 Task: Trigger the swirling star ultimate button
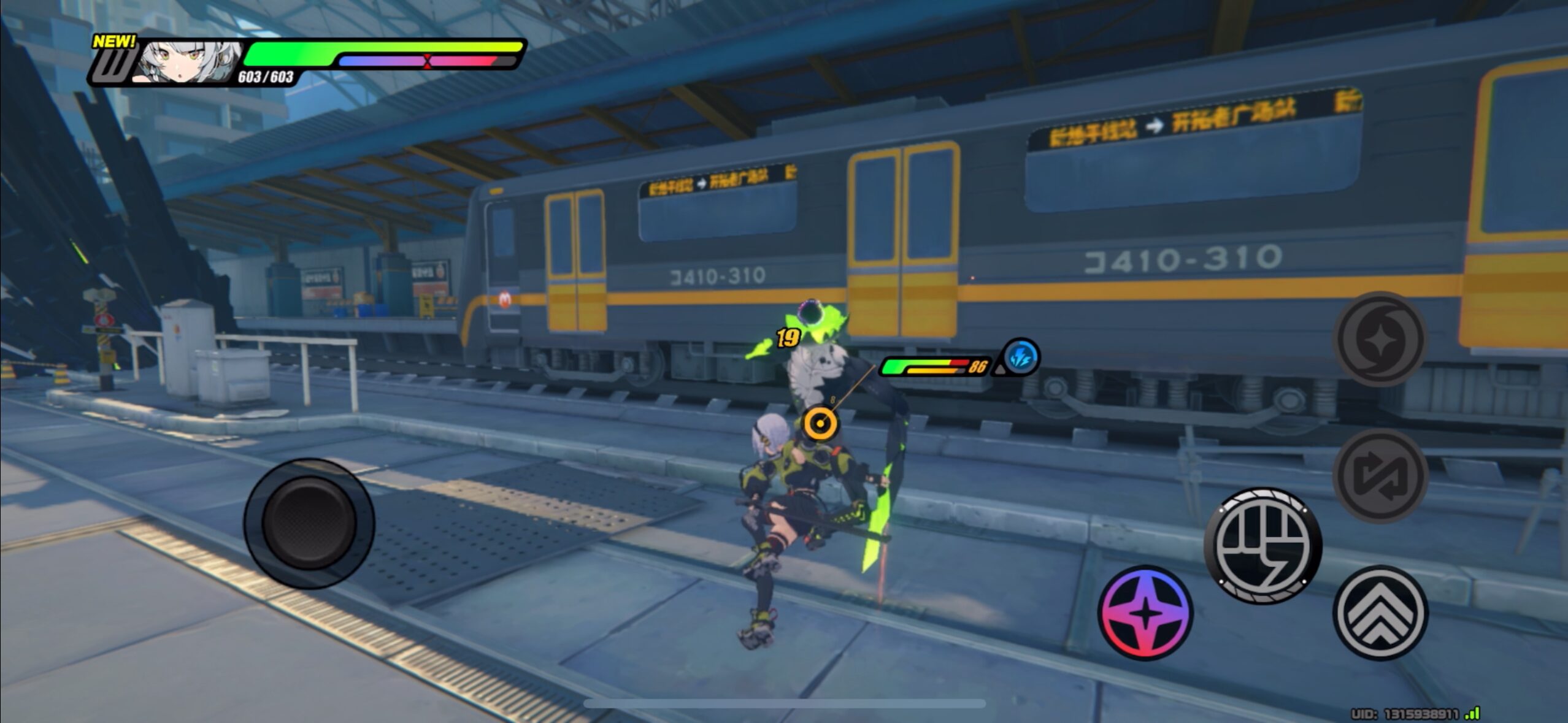tap(1380, 339)
